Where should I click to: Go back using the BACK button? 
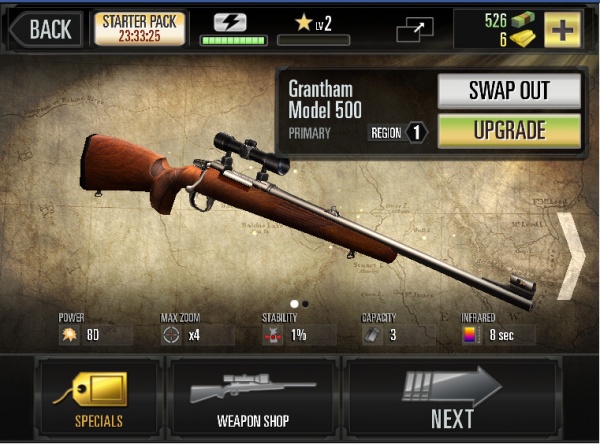pos(44,28)
